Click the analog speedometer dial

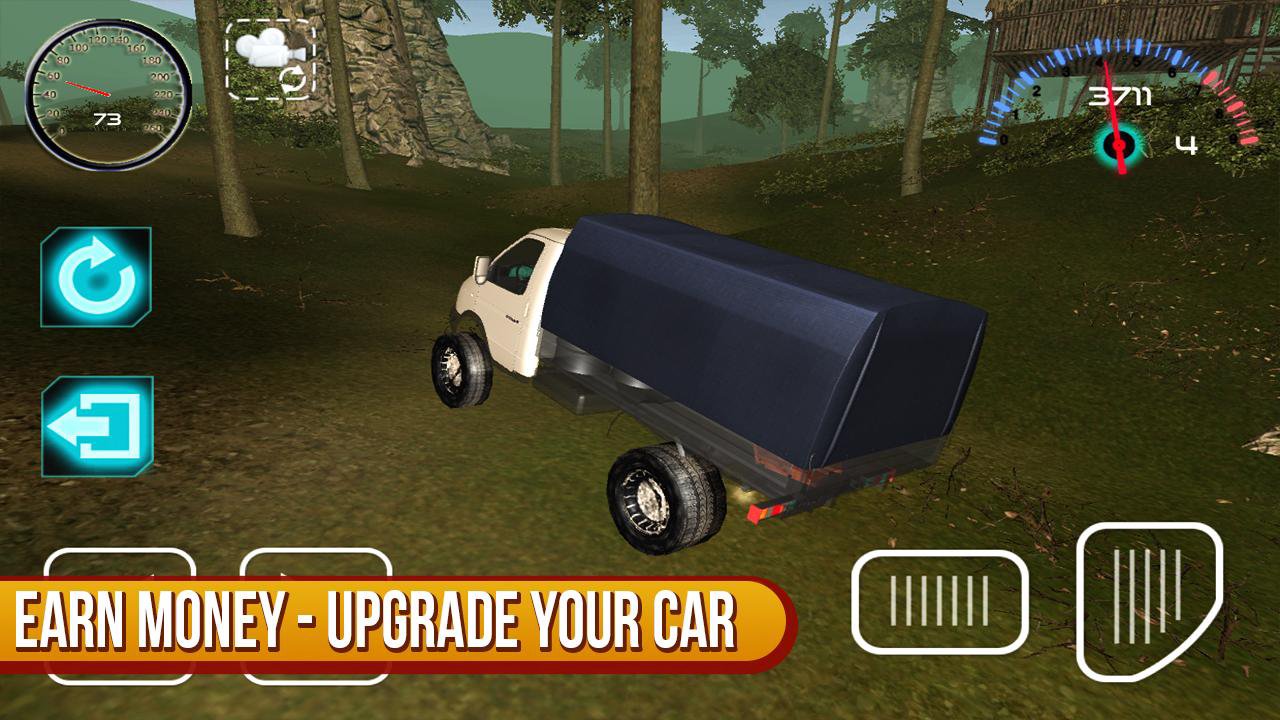(x=103, y=90)
